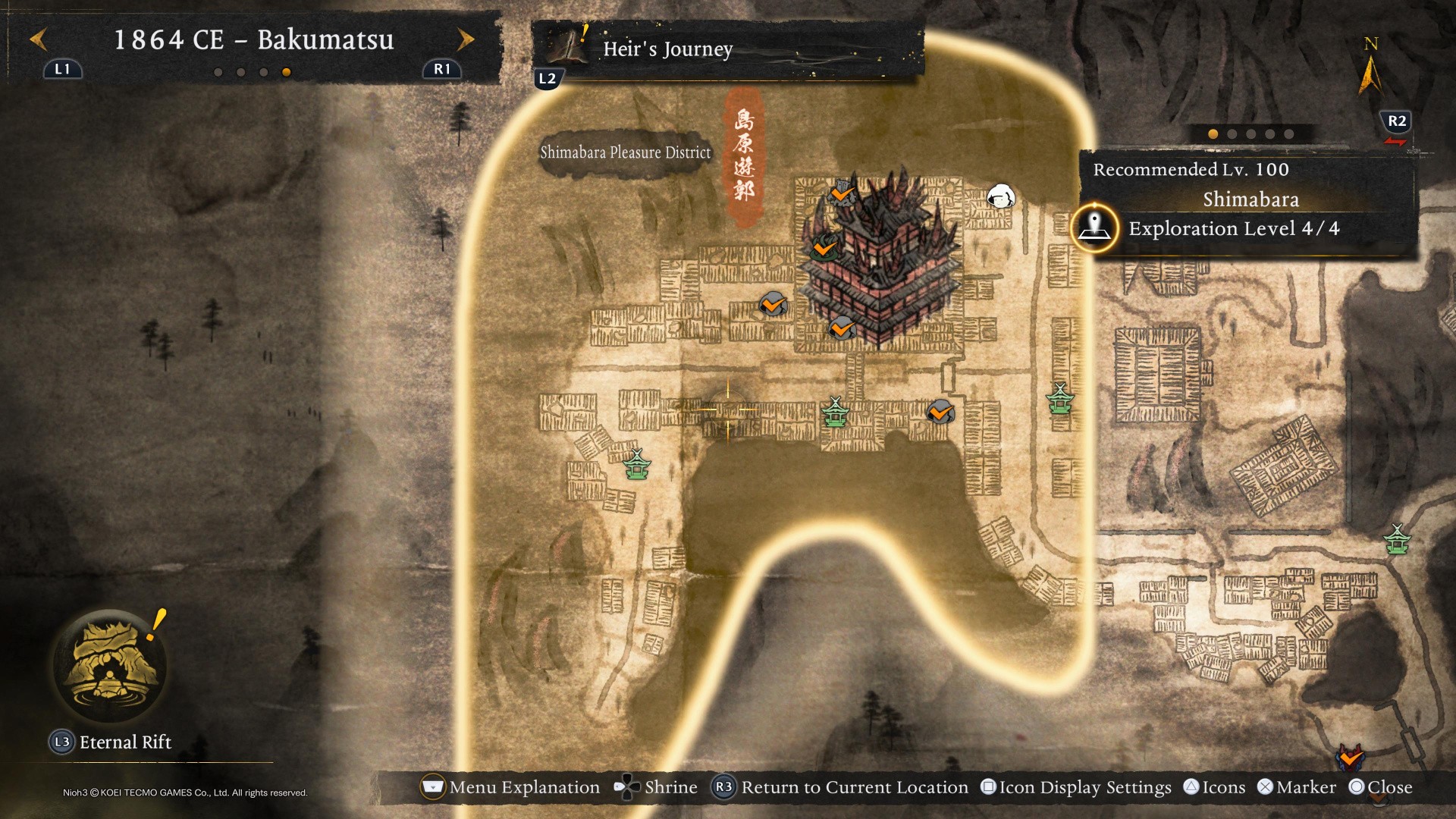
Task: Select the red demon marker with checkmark
Action: 1350,756
